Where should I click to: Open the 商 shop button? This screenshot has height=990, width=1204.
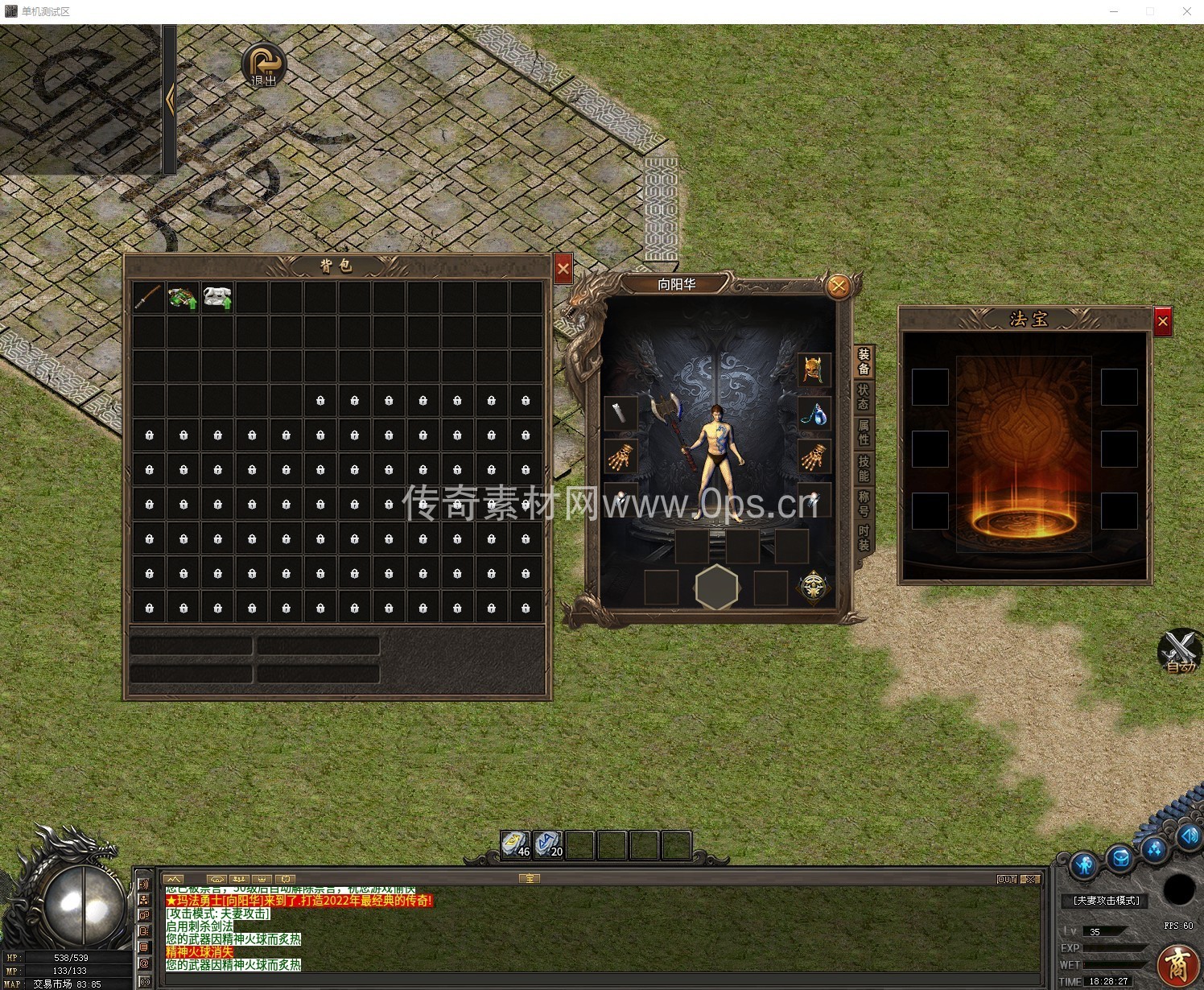pyautogui.click(x=1178, y=965)
